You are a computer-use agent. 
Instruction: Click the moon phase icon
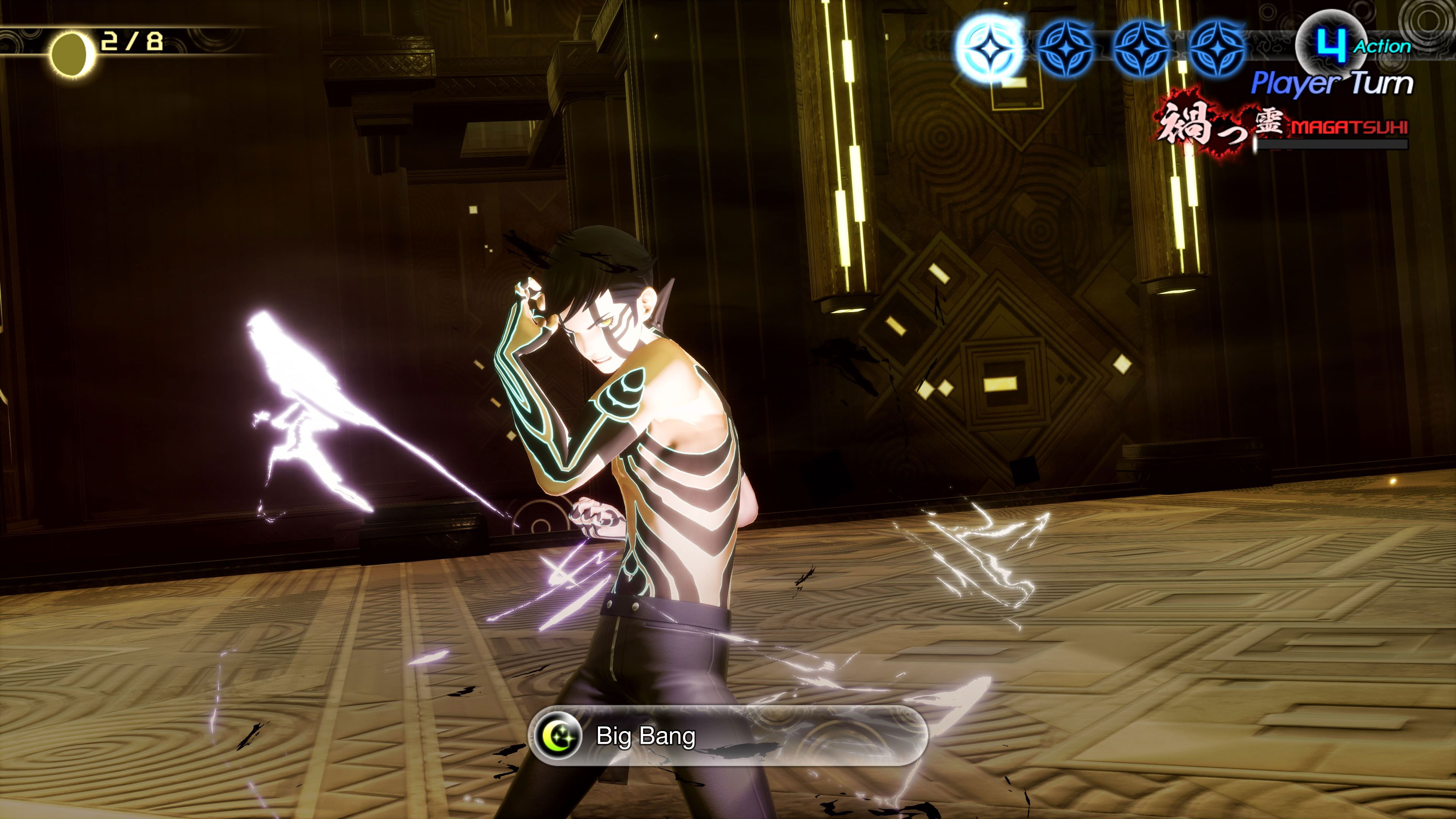tap(71, 54)
